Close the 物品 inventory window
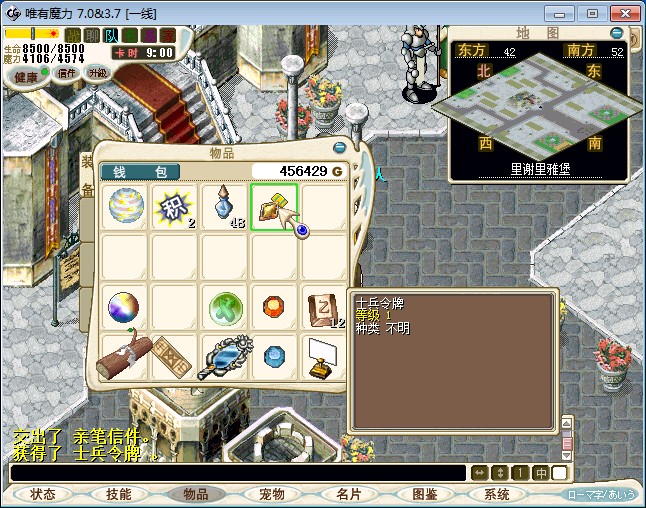The image size is (646, 508). (339, 147)
